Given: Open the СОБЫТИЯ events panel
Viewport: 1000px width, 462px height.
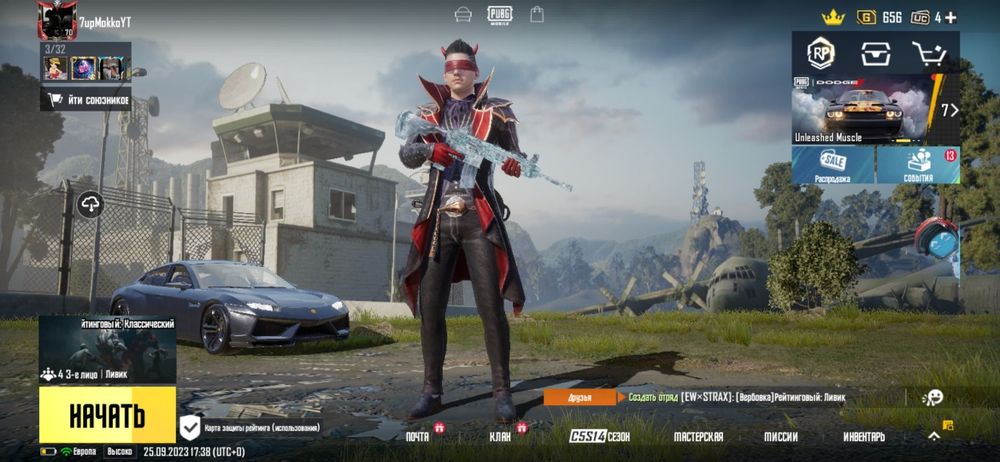Looking at the screenshot, I should 918,166.
